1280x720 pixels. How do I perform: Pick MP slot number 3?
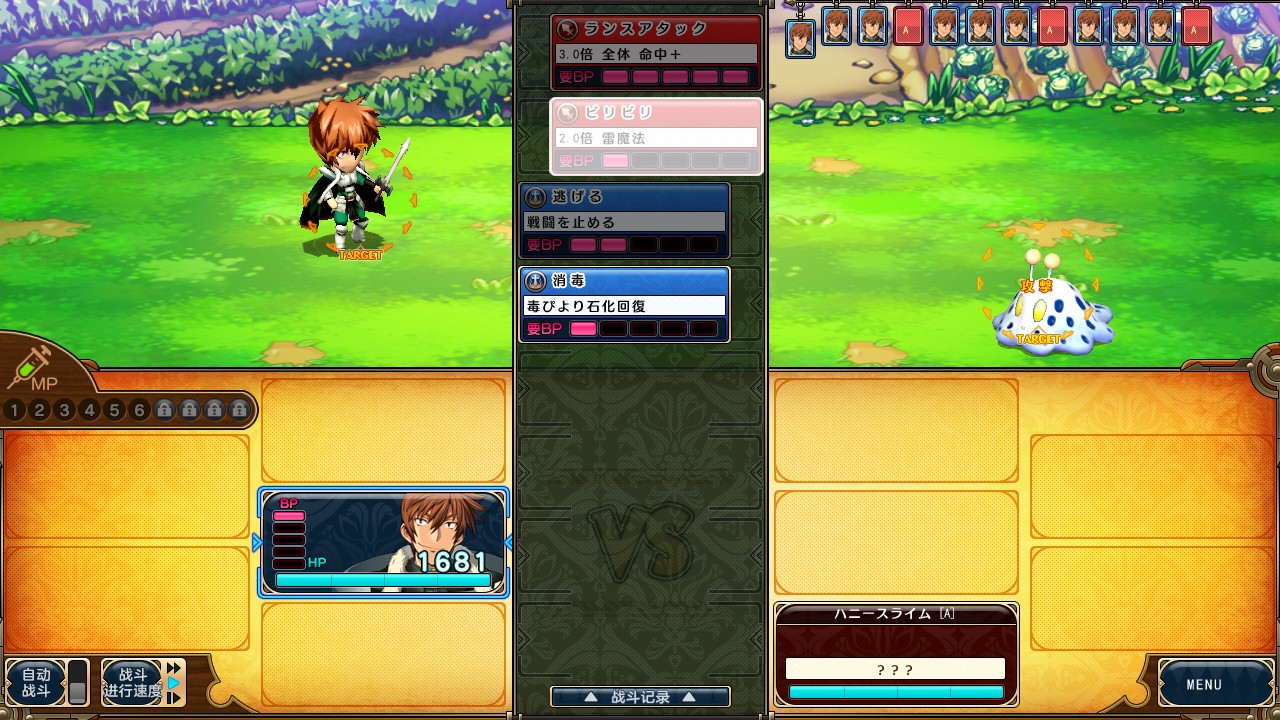[x=65, y=410]
